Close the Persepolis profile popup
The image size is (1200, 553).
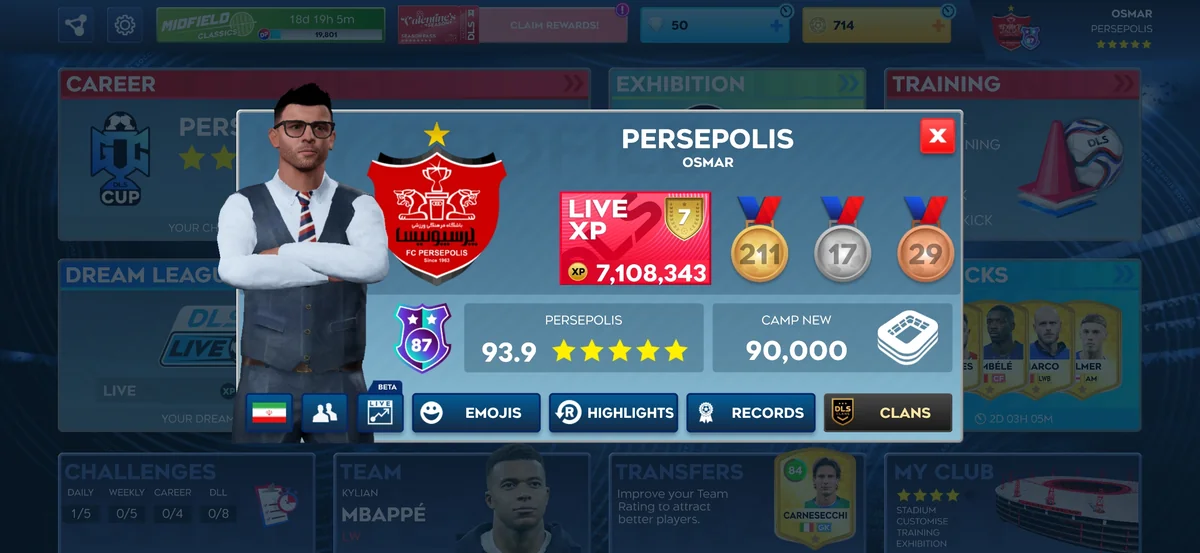(937, 137)
